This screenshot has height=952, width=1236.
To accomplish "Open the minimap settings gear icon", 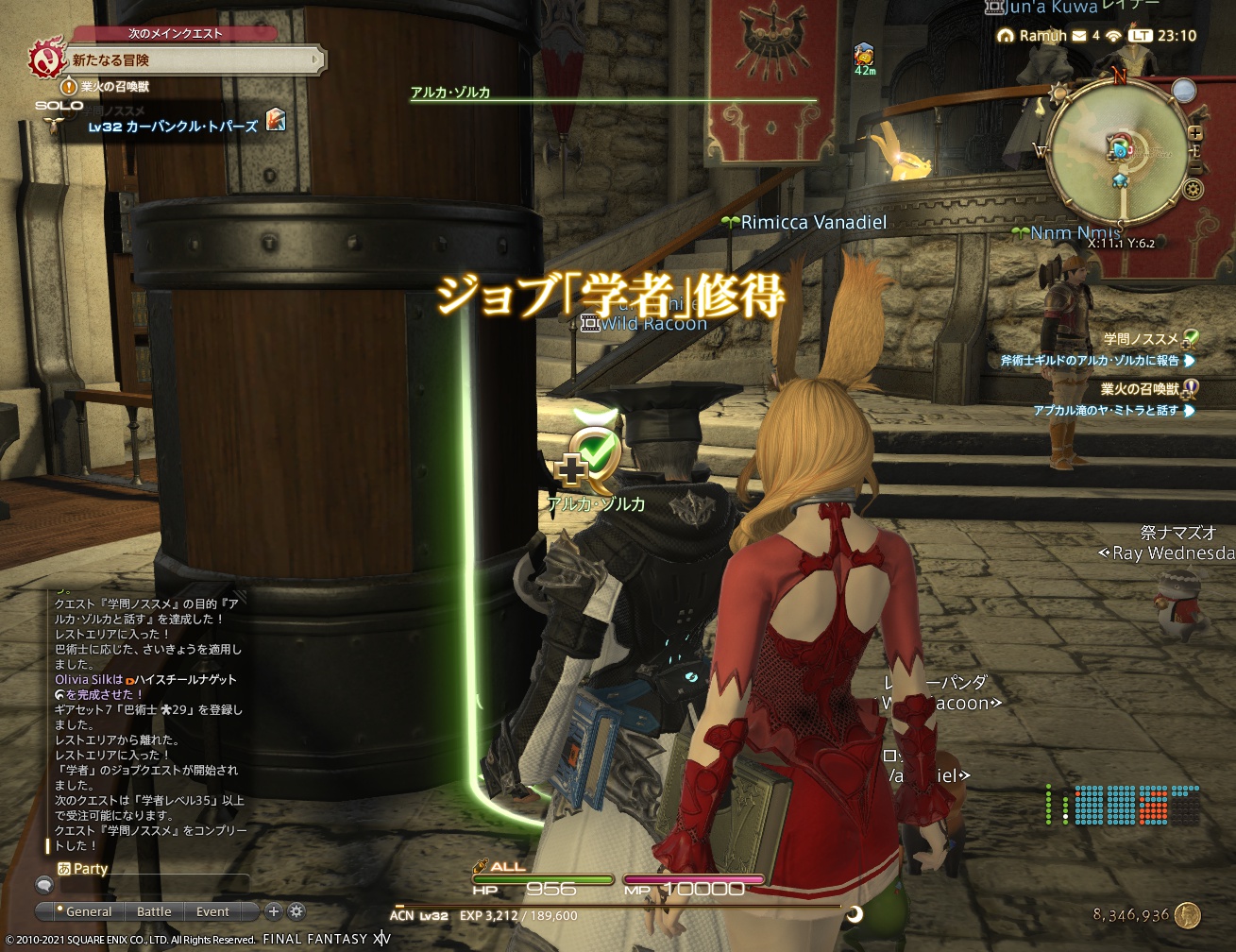I will [1193, 189].
